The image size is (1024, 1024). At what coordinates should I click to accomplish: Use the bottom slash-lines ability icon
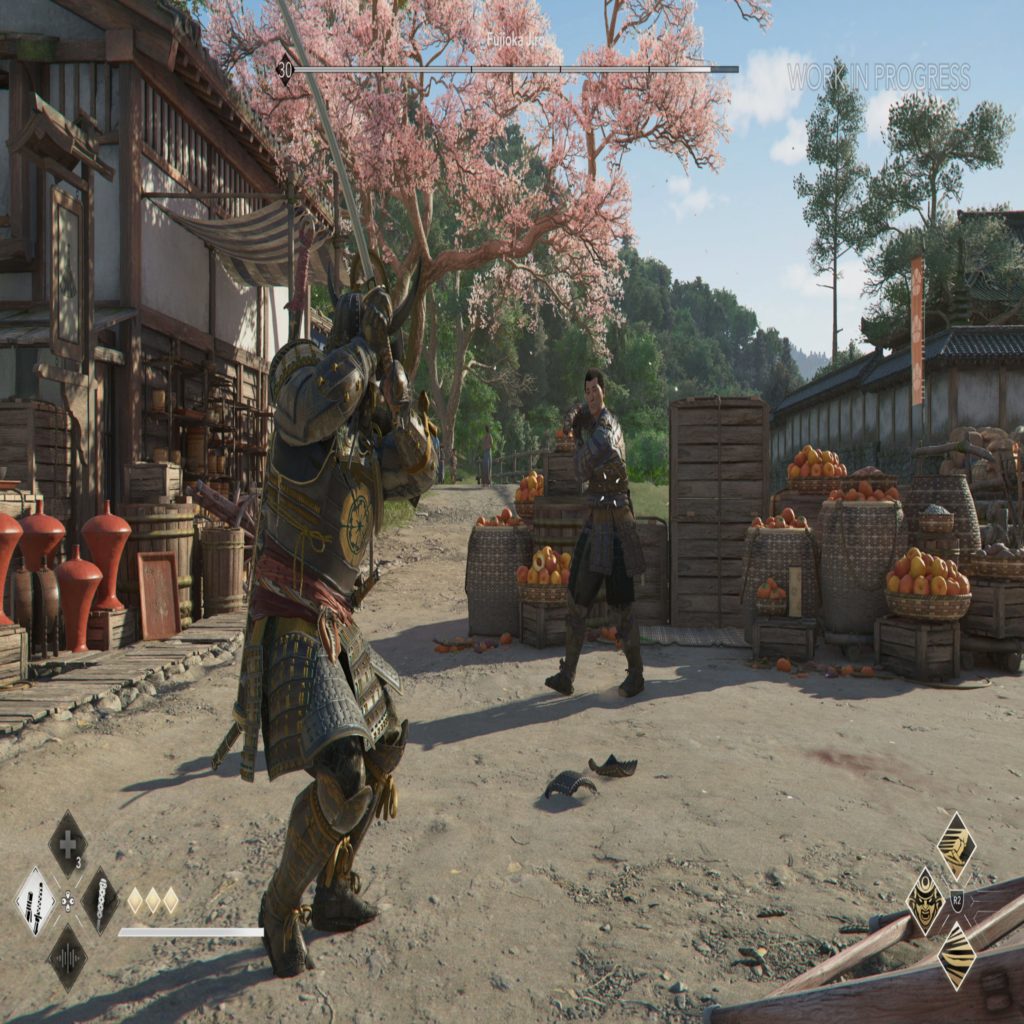click(956, 956)
